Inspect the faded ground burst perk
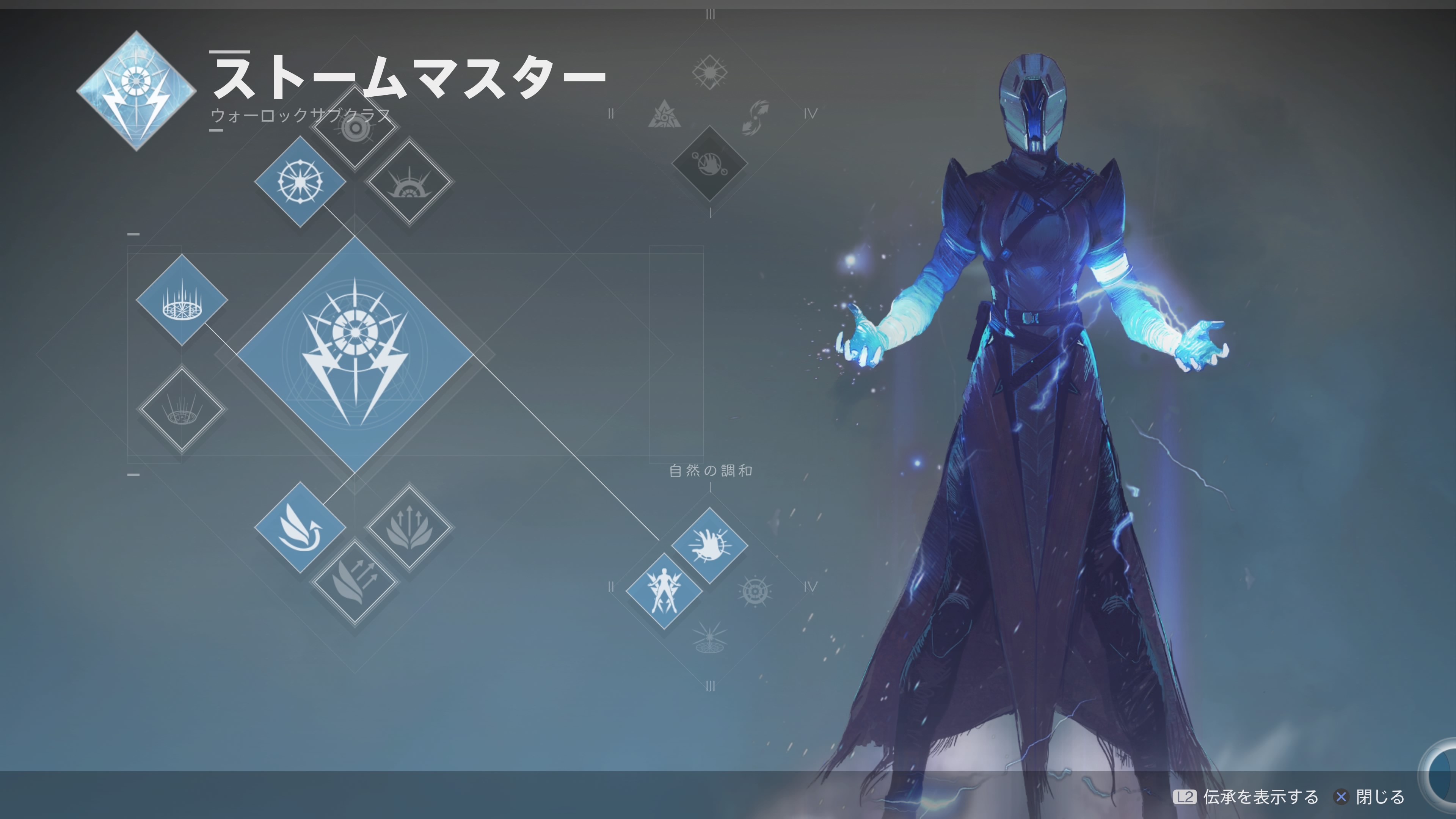This screenshot has width=1456, height=819. [x=709, y=637]
